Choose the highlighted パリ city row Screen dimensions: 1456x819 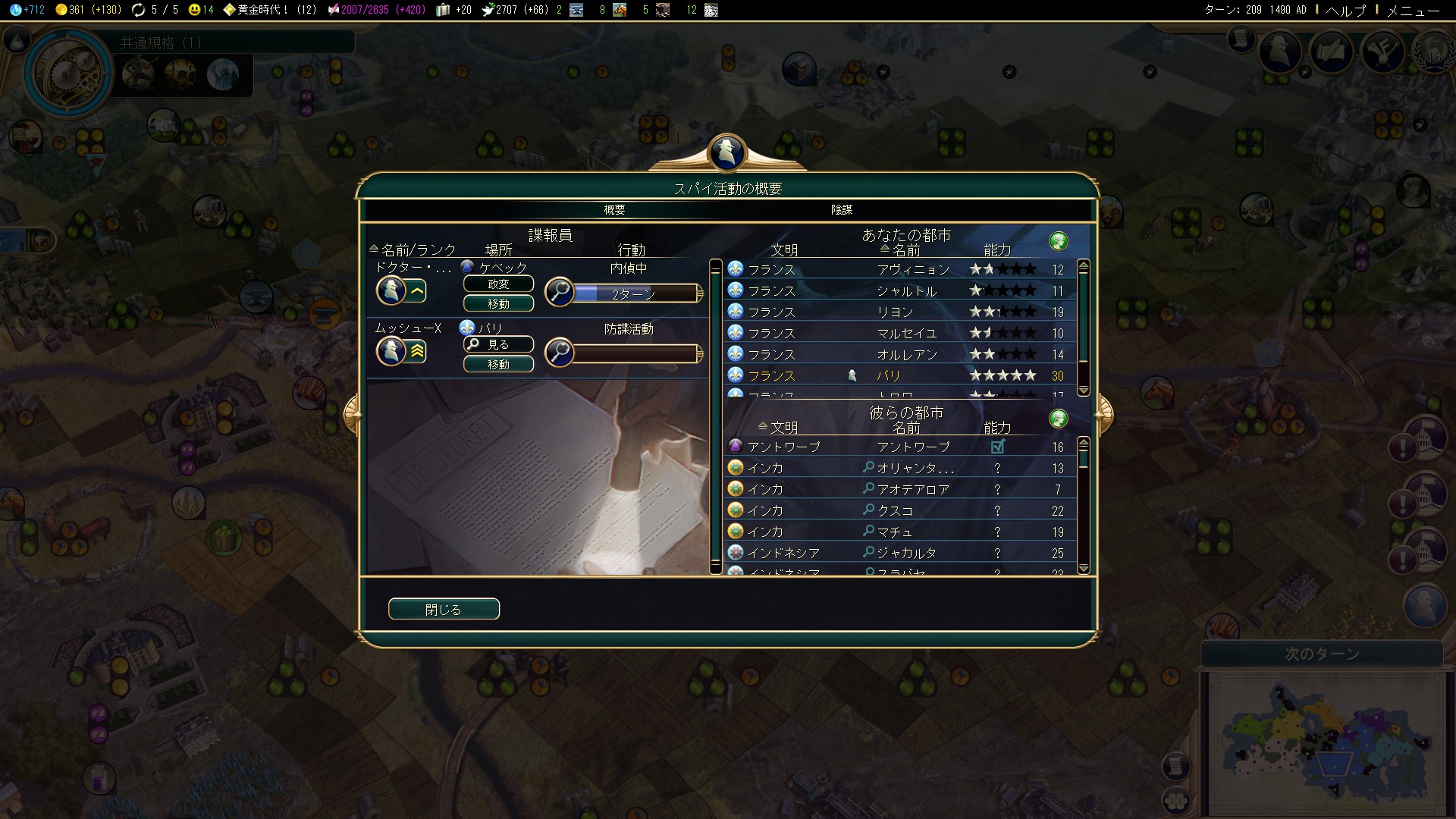(902, 375)
